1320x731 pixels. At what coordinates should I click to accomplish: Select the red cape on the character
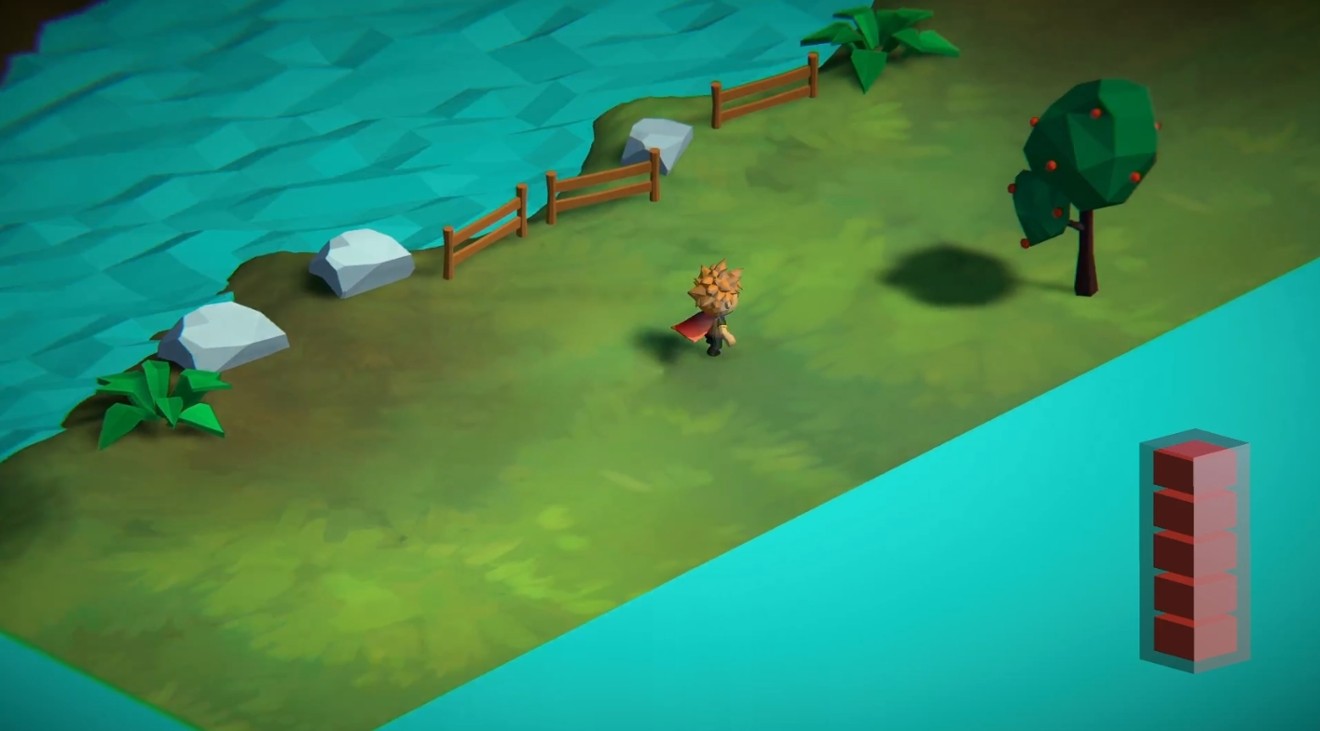tap(692, 325)
